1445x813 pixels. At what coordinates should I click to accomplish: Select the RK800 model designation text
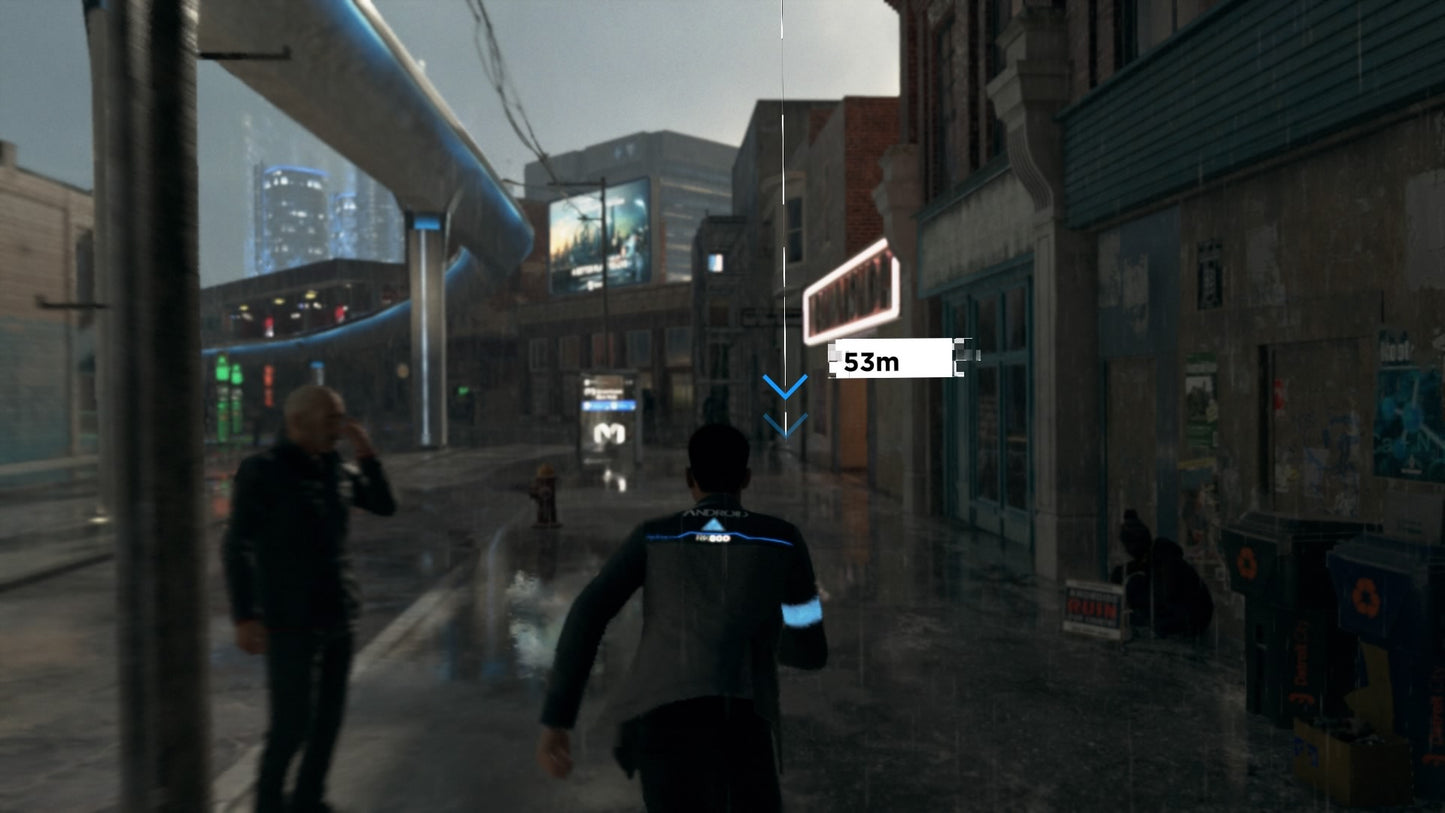712,538
